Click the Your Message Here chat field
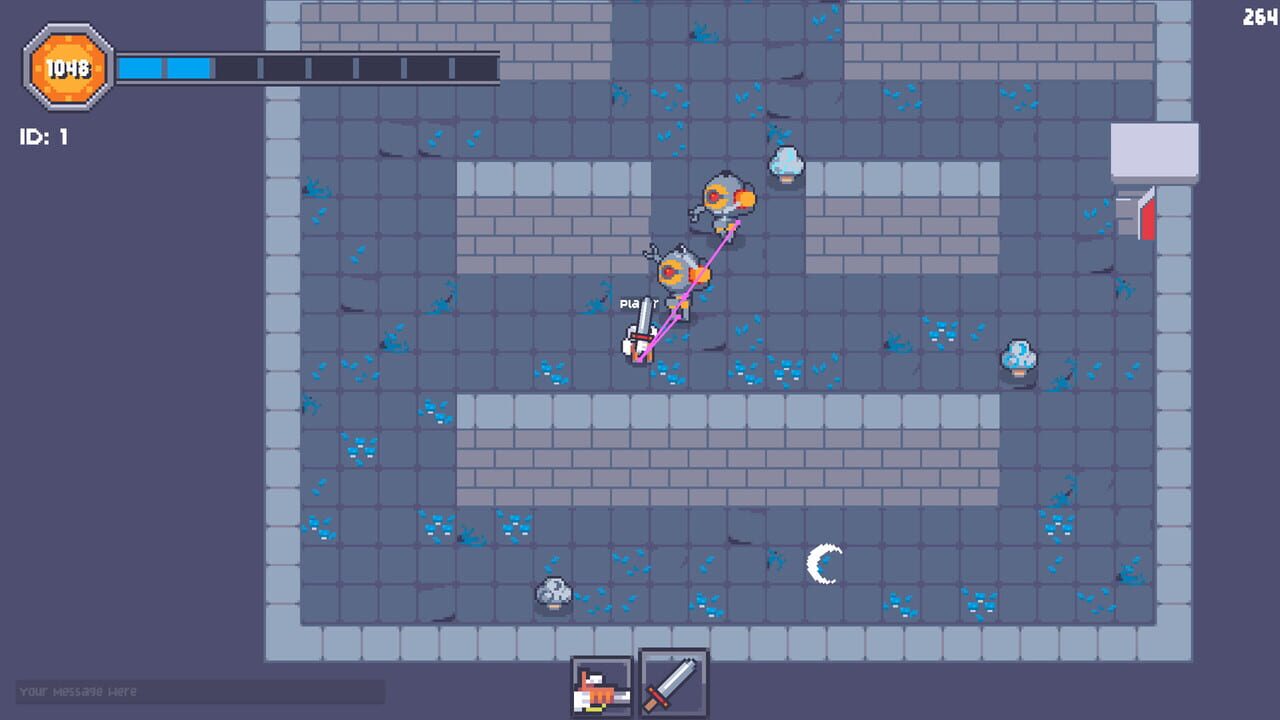1280x720 pixels. pos(200,692)
